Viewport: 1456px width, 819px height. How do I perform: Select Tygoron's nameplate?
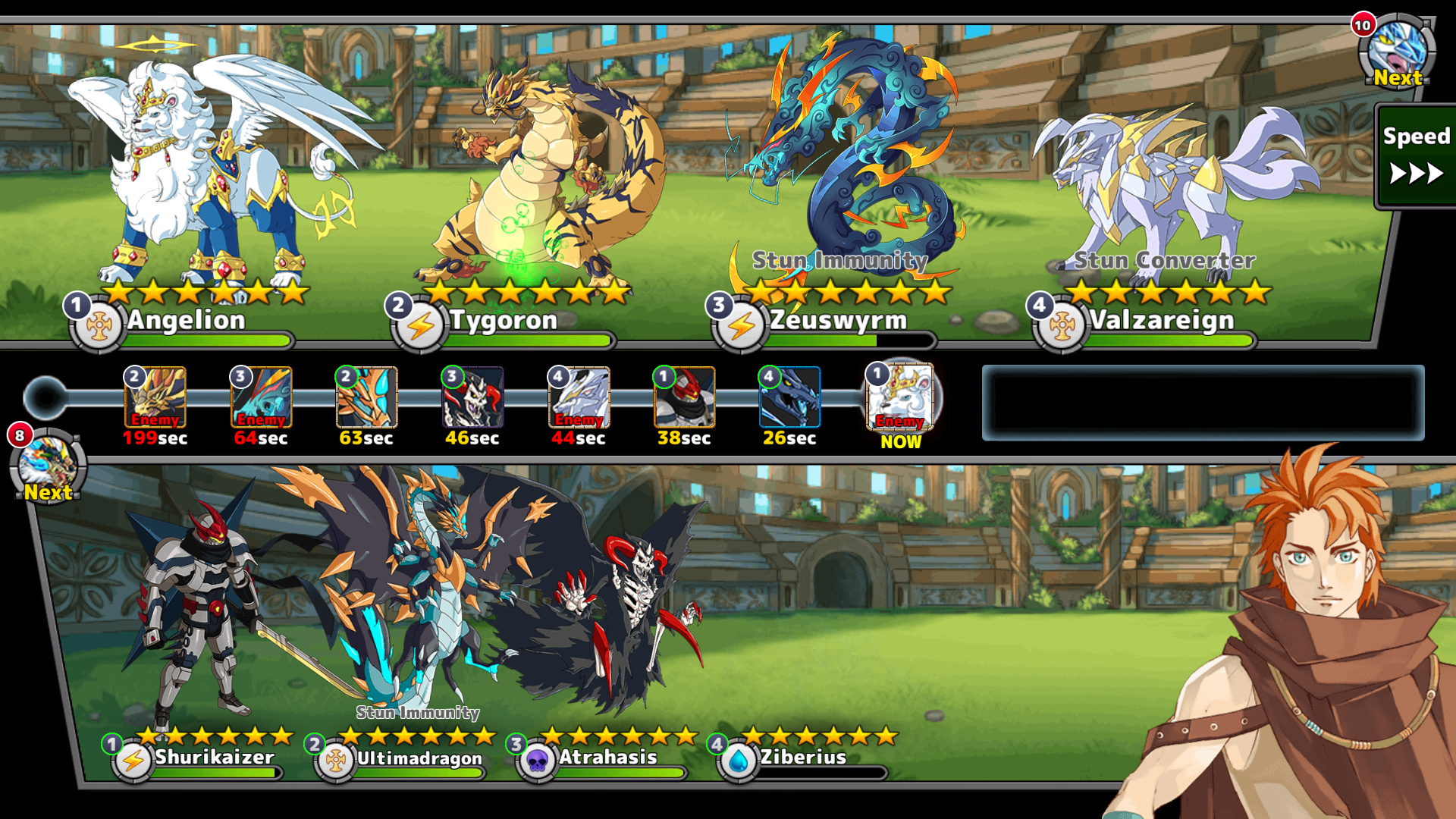coord(504,321)
